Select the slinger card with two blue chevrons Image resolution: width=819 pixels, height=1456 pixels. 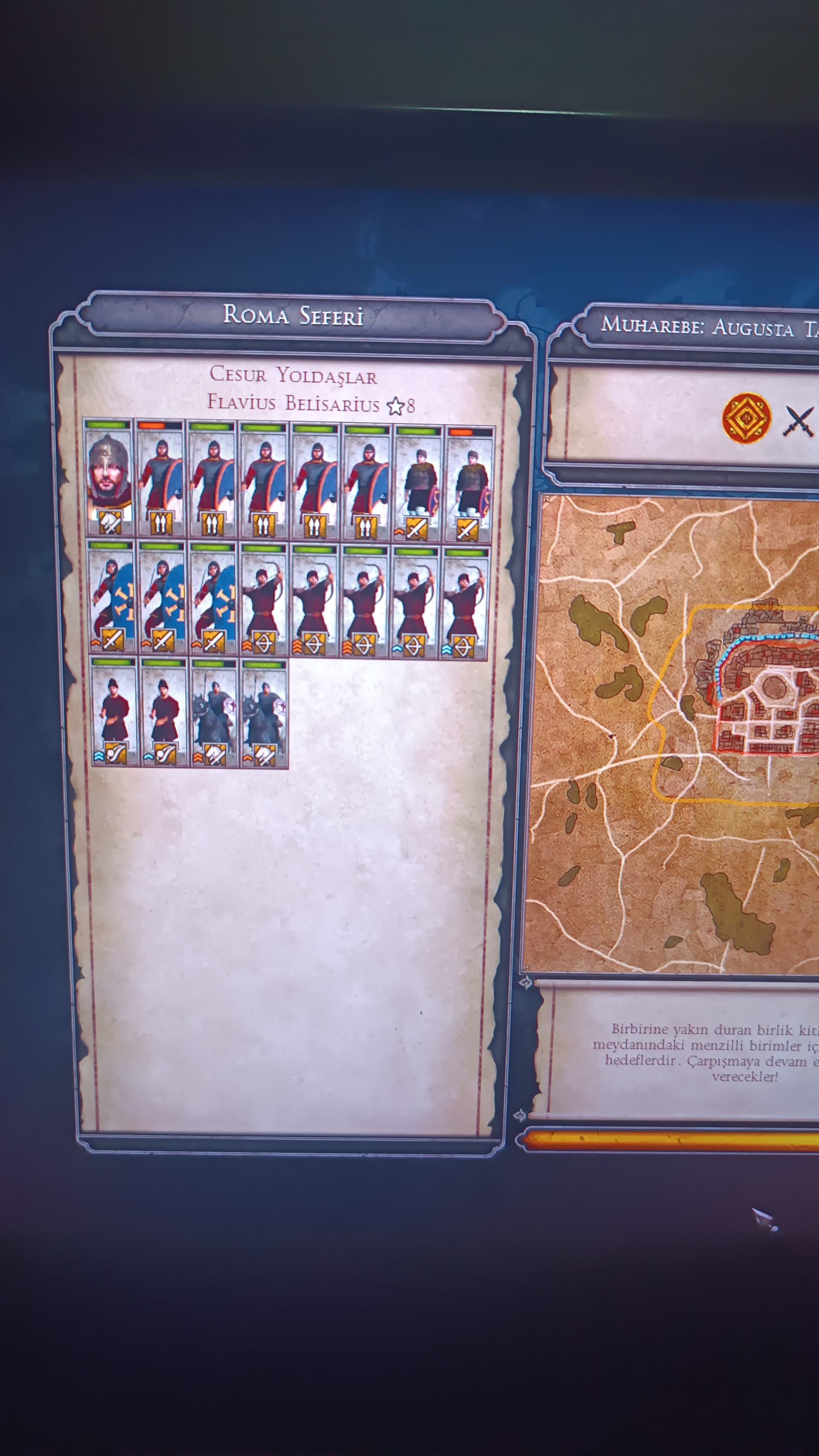click(x=114, y=713)
